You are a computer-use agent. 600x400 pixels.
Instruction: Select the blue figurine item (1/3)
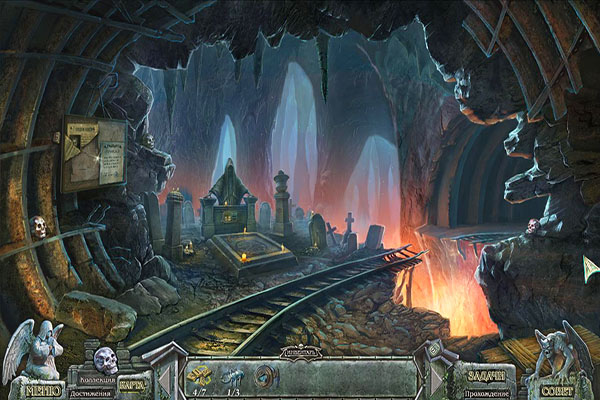point(233,377)
